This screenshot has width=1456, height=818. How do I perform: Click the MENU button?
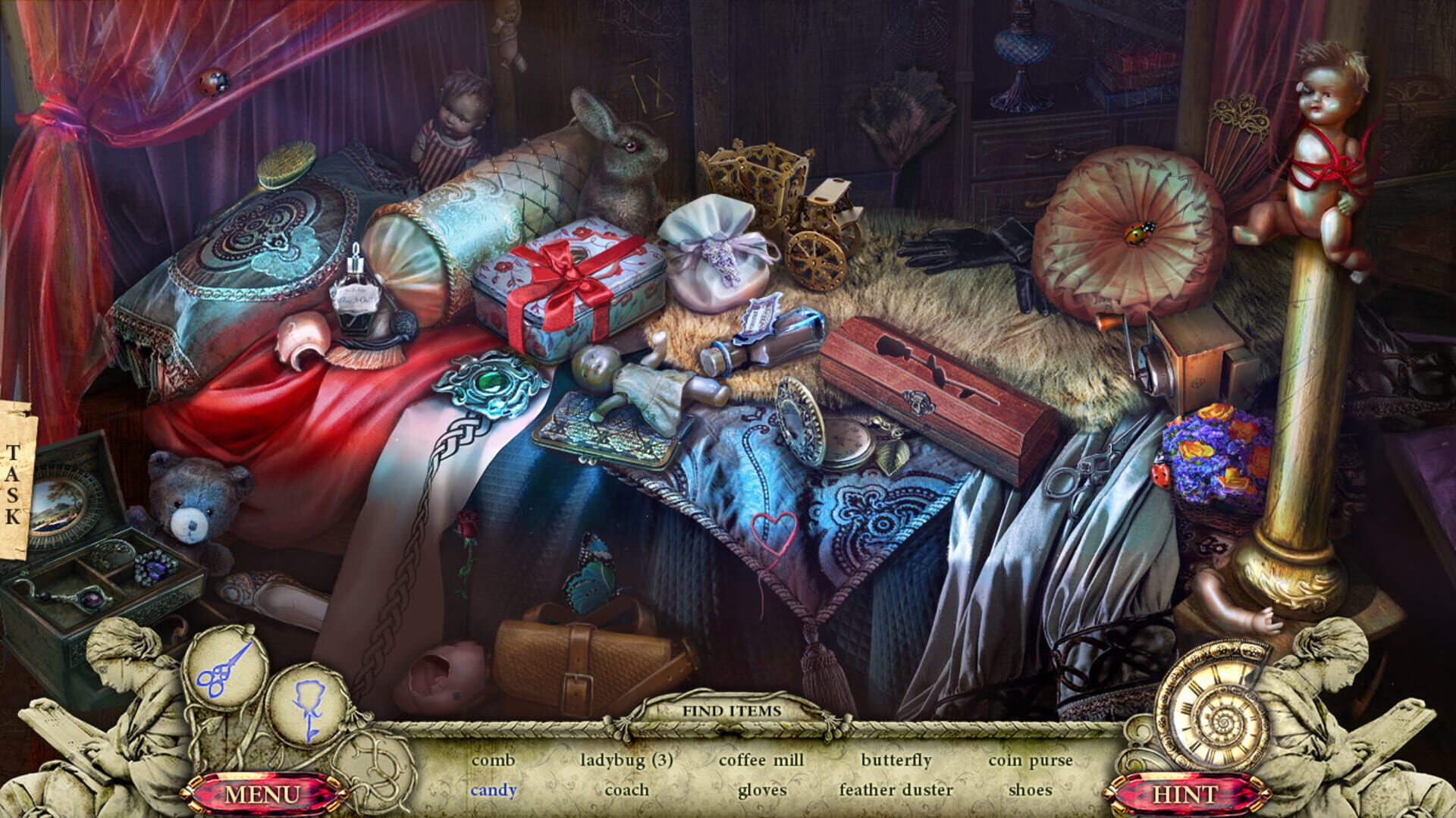click(262, 794)
